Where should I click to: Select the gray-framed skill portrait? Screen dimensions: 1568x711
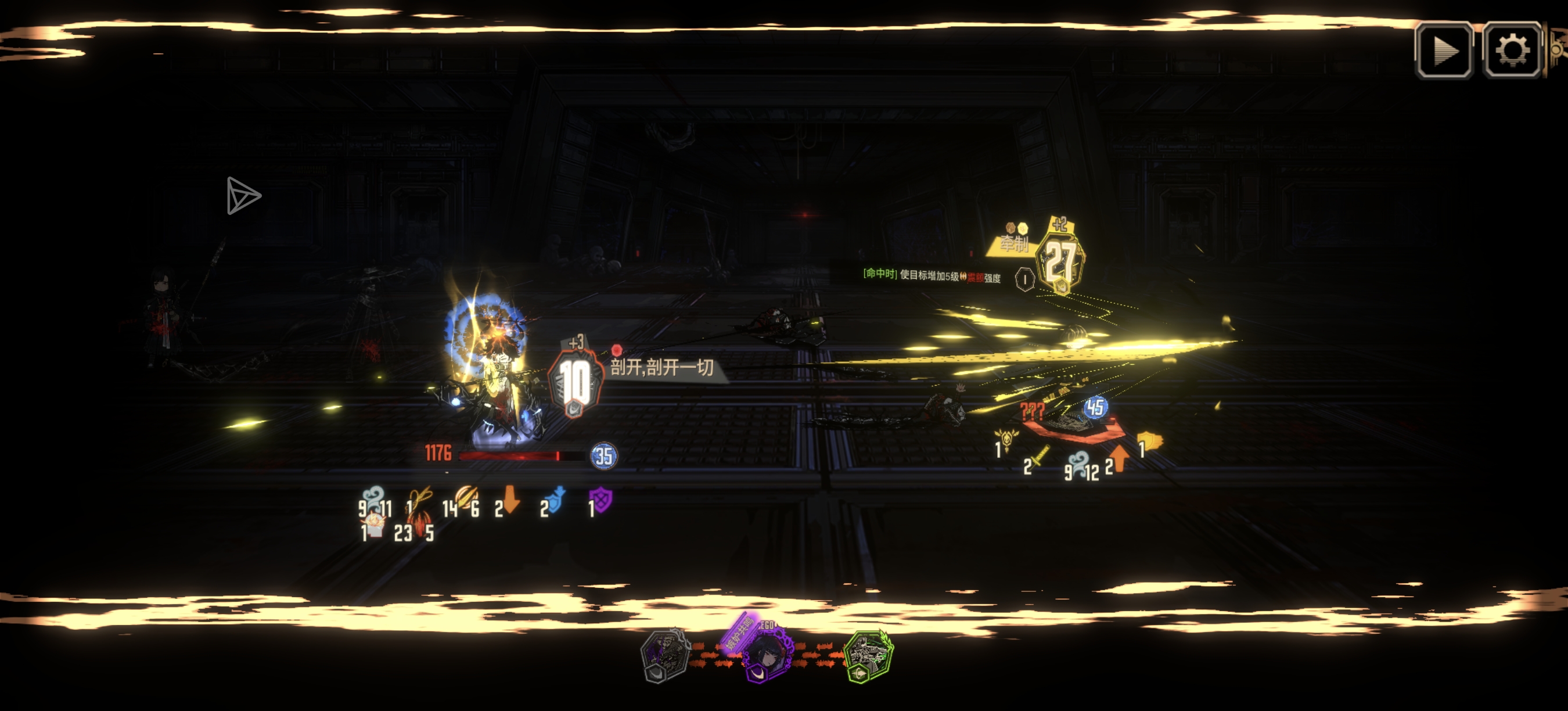(x=666, y=655)
